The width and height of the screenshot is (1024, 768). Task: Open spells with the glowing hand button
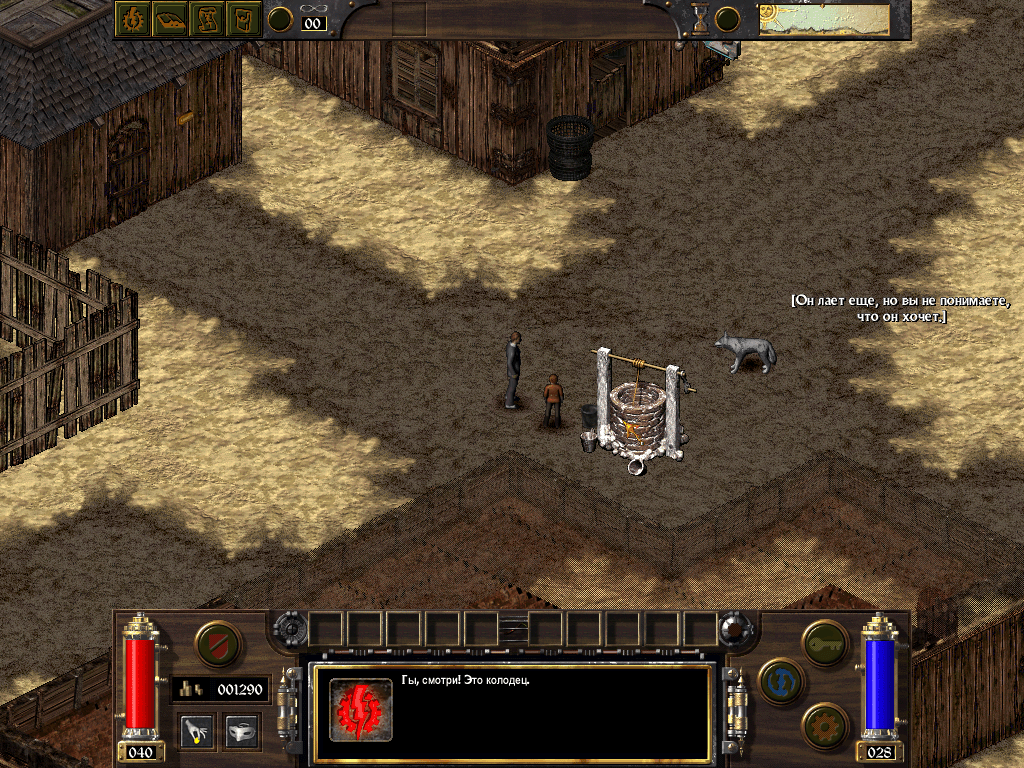tap(197, 732)
